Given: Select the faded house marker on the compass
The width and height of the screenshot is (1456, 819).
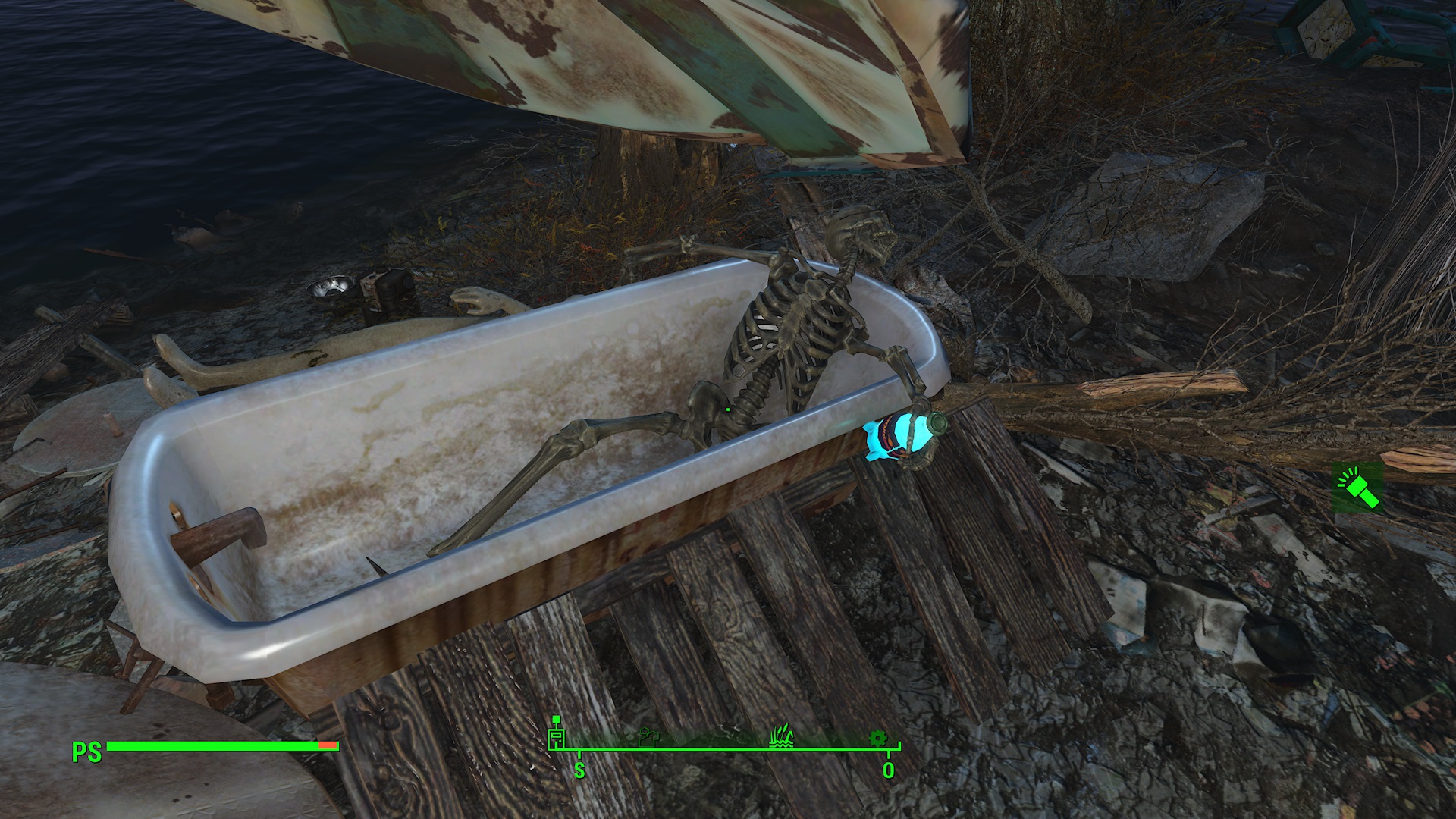Looking at the screenshot, I should point(649,736).
